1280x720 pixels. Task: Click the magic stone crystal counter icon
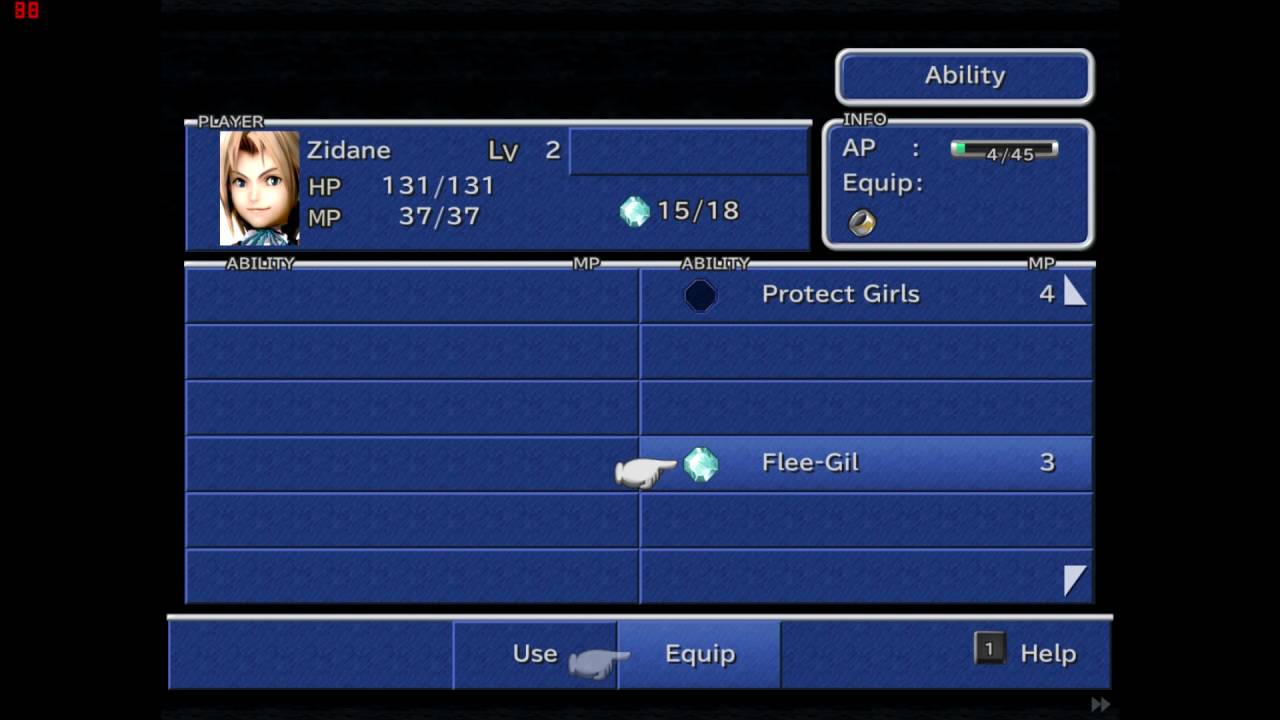point(634,211)
